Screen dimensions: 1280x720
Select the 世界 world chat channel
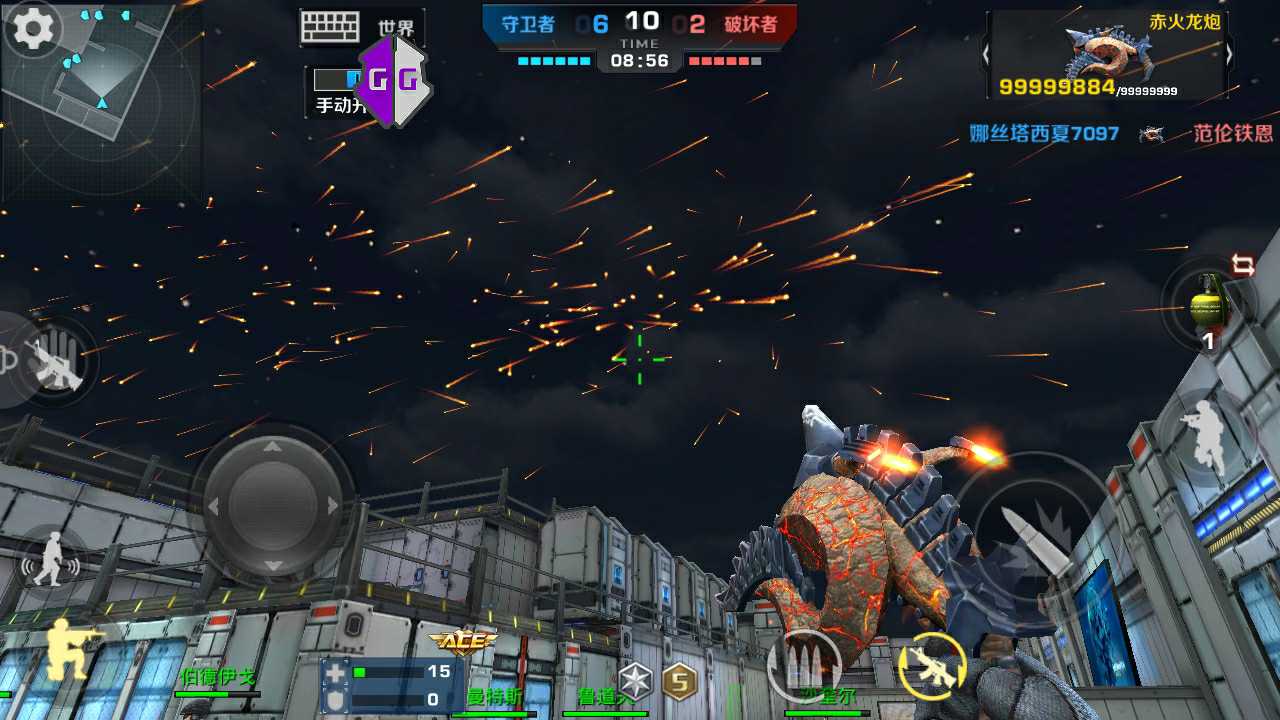[x=397, y=28]
